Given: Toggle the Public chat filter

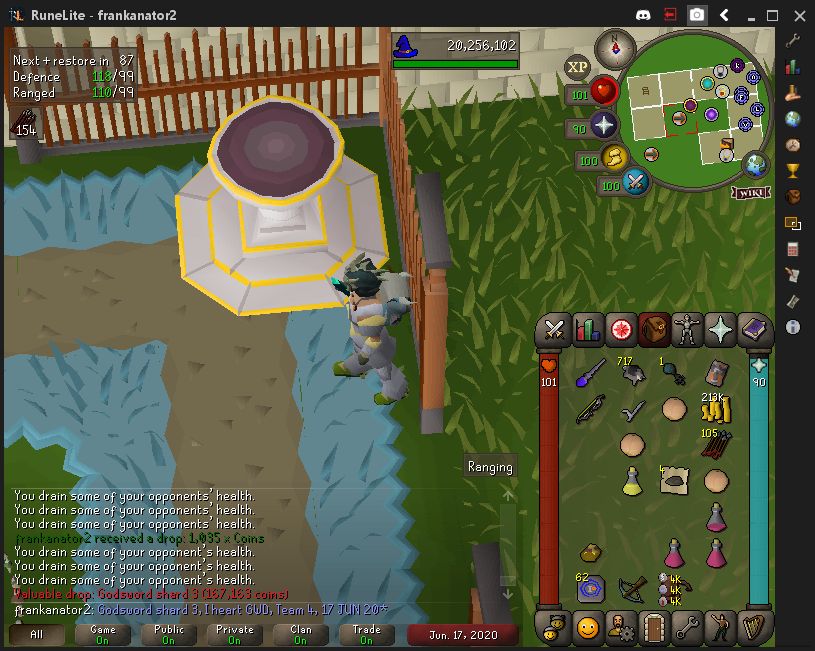Looking at the screenshot, I should click(169, 635).
